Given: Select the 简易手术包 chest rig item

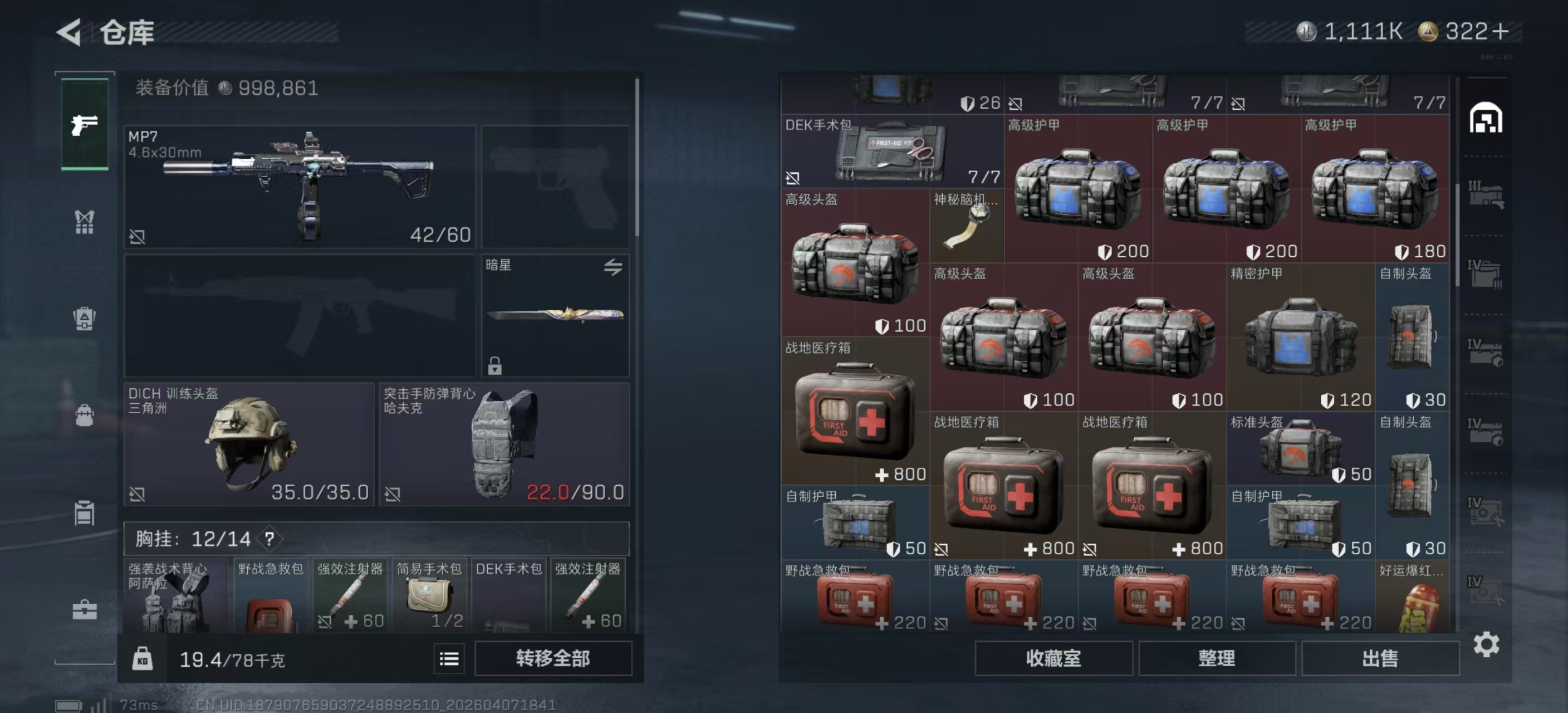Looking at the screenshot, I should pos(430,595).
